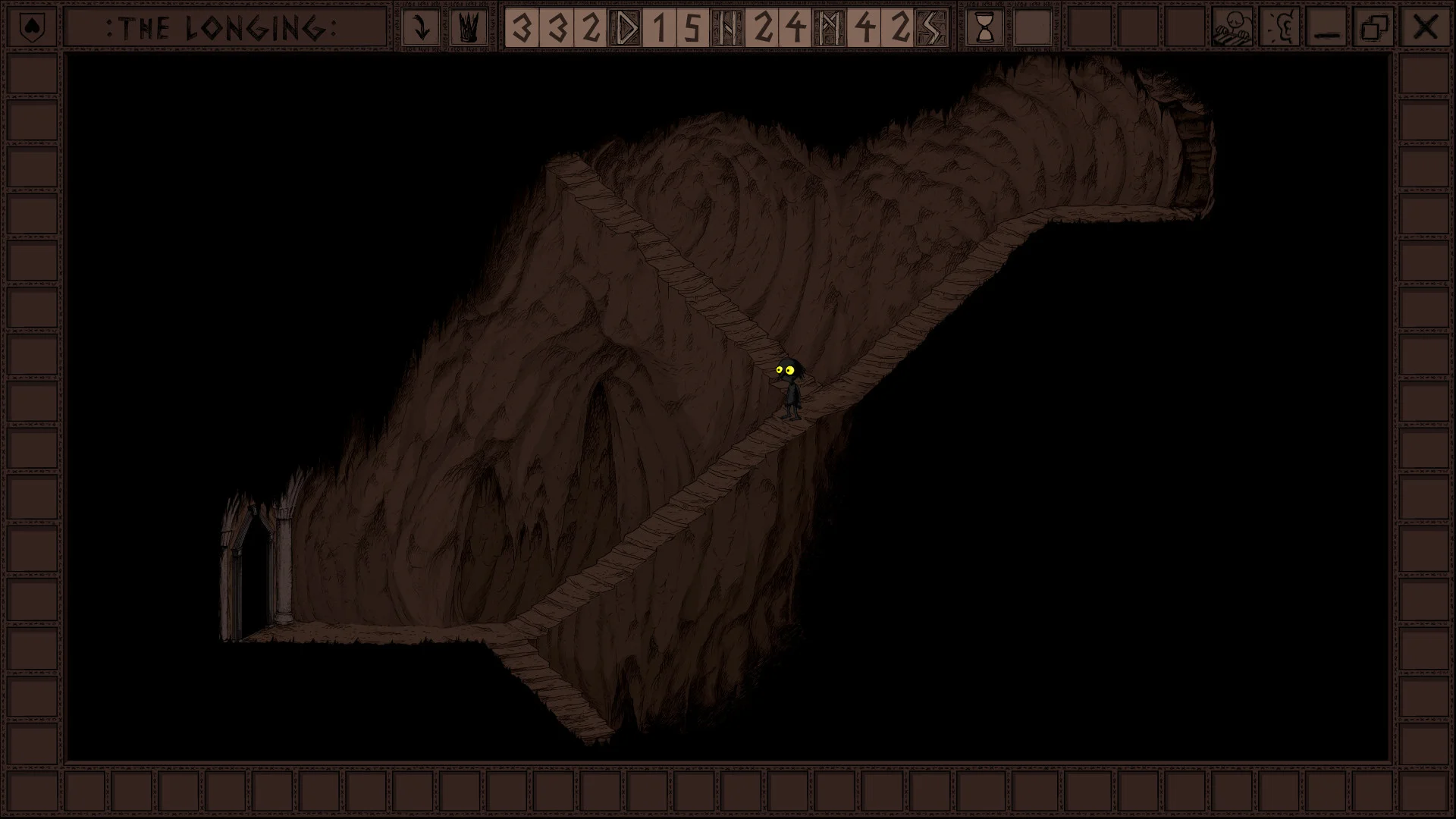1456x819 pixels.
Task: Click the spade shield emblem icon
Action: coord(33,28)
